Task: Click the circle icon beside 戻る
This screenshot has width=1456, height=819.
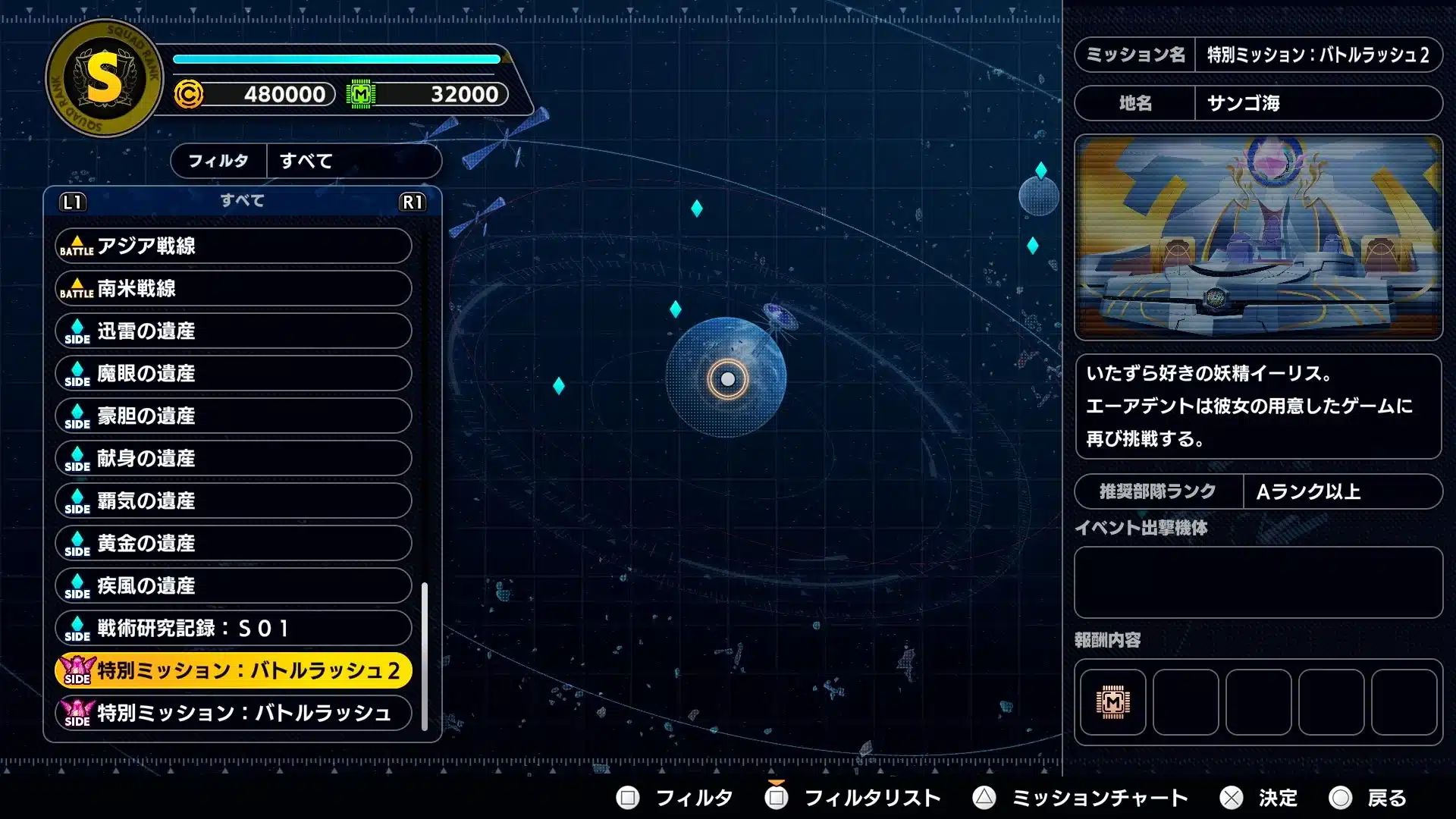Action: tap(1341, 798)
